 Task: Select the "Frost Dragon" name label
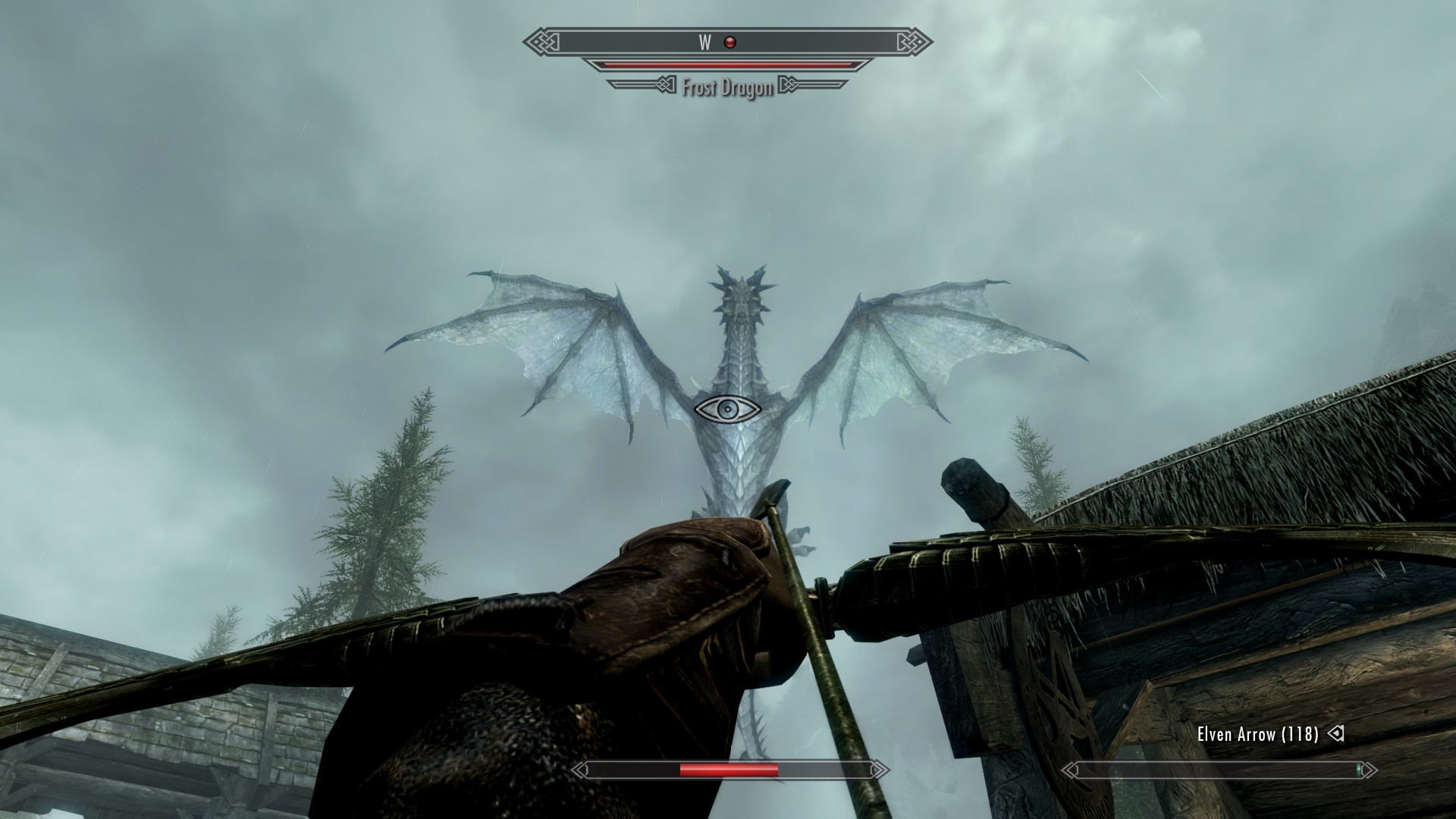click(726, 88)
